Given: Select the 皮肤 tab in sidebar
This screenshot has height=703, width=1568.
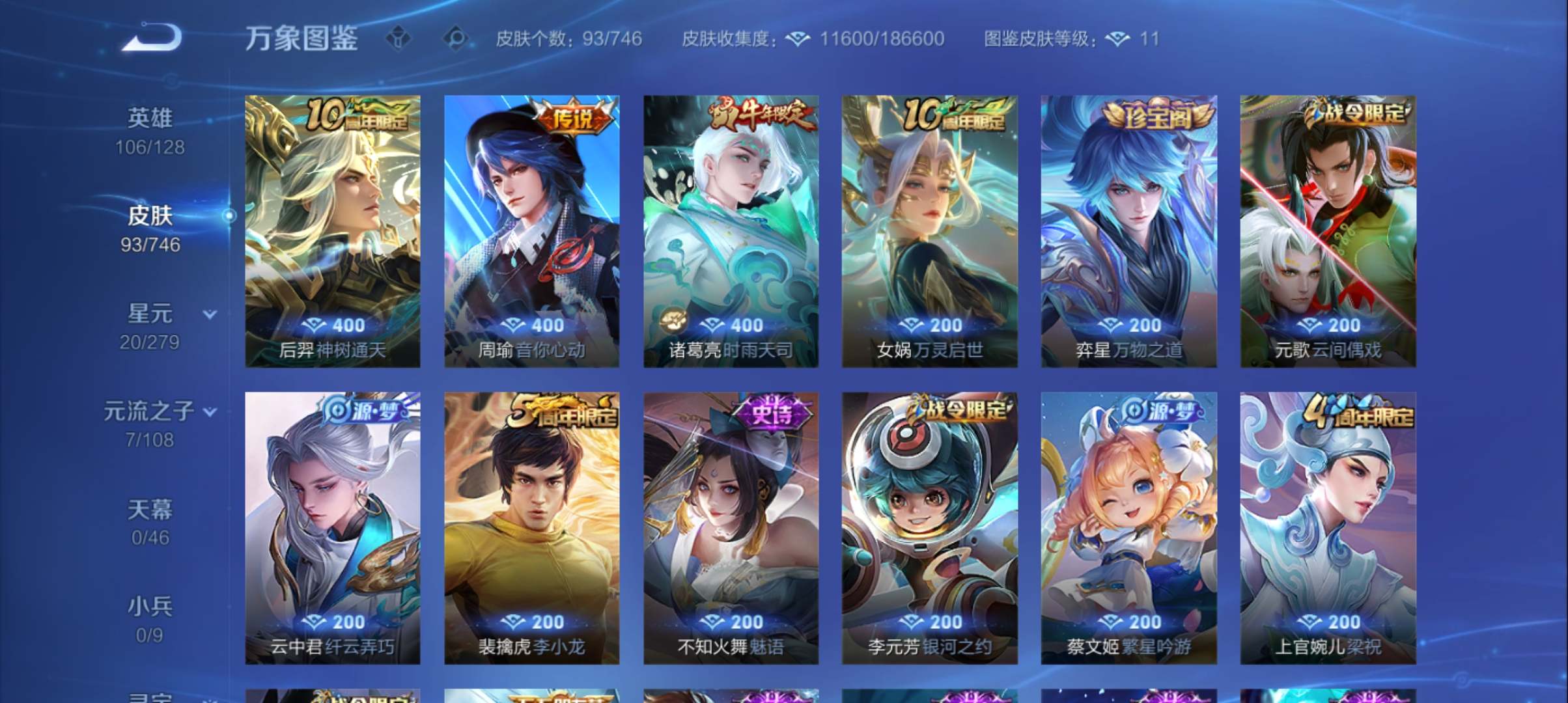Looking at the screenshot, I should [151, 217].
